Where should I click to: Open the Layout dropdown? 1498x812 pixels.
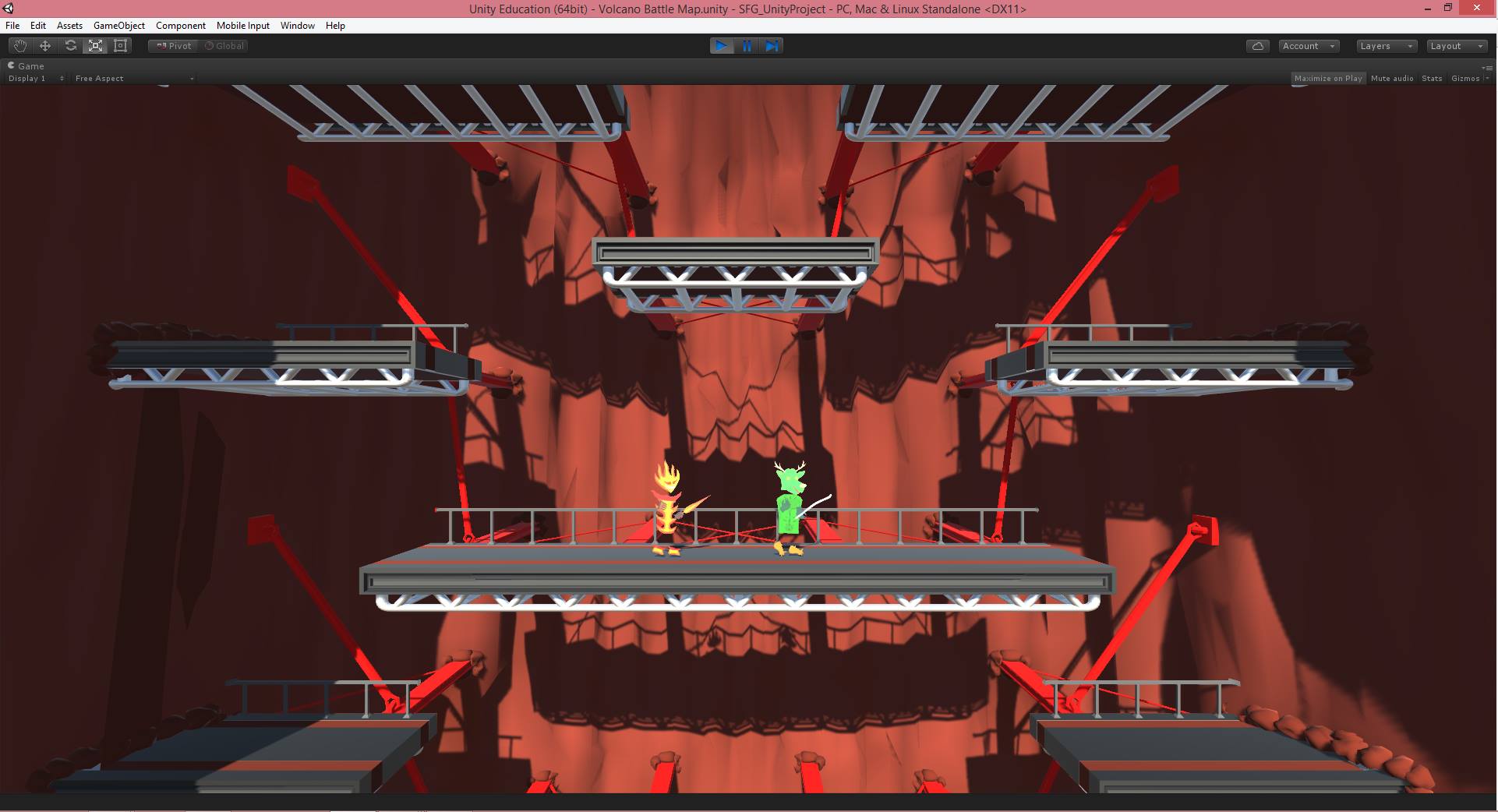click(1456, 46)
